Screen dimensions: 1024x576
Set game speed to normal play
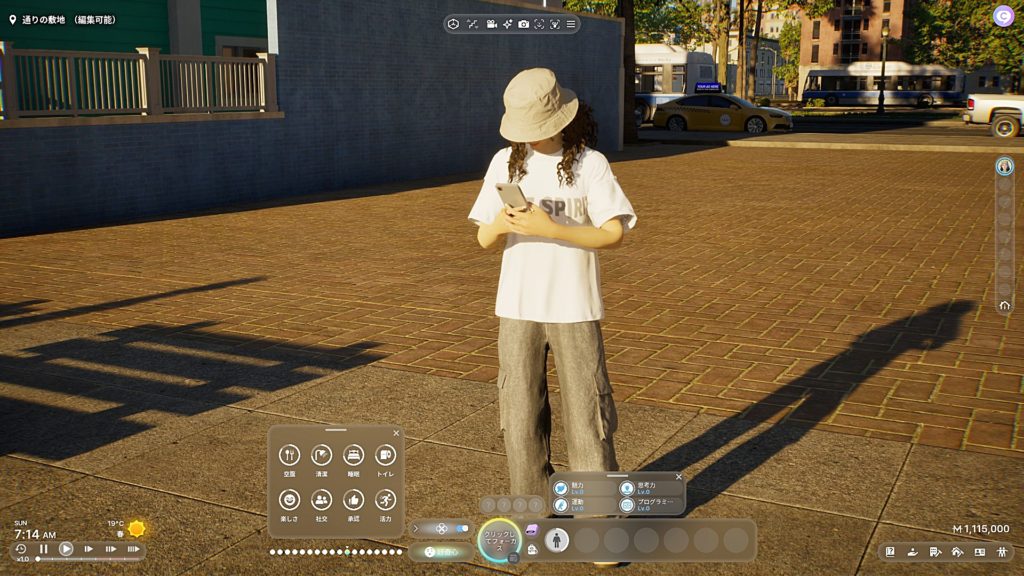pyautogui.click(x=66, y=549)
